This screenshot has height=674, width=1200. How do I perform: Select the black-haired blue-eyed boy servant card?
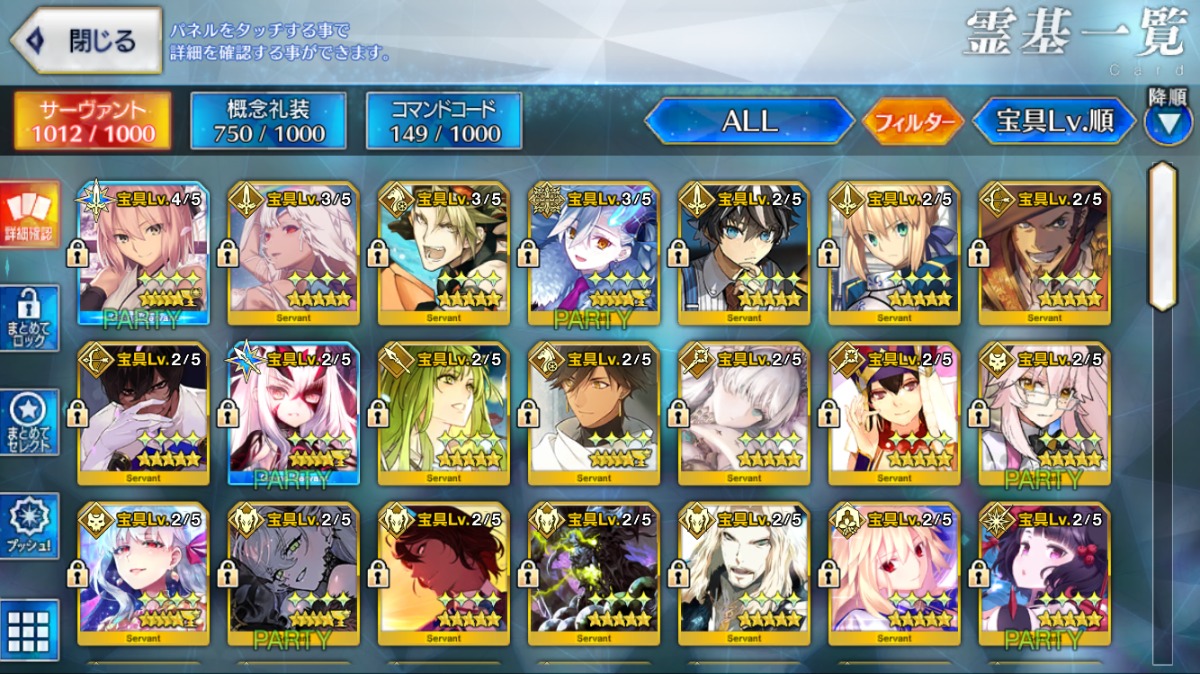point(743,253)
